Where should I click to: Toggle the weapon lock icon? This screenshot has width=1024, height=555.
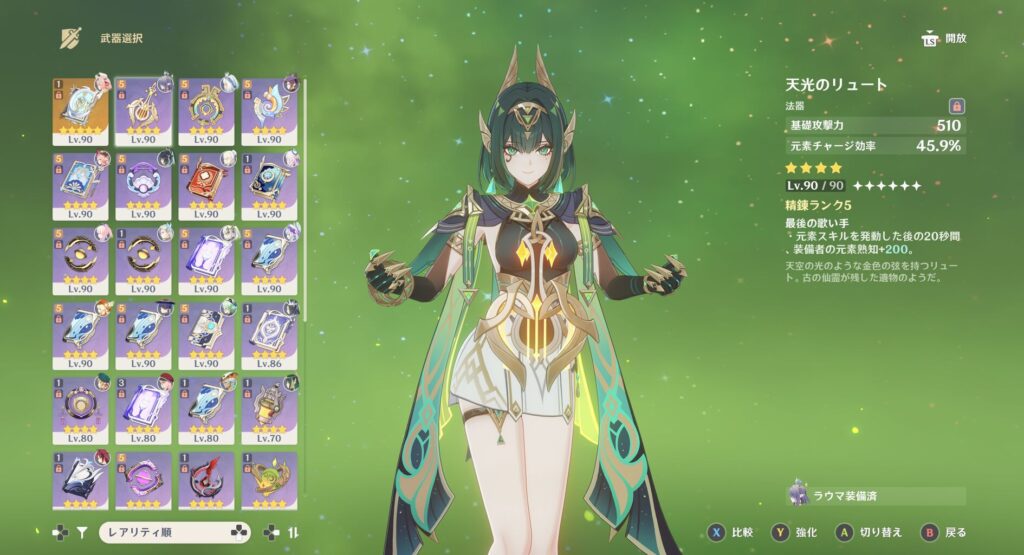tap(956, 105)
